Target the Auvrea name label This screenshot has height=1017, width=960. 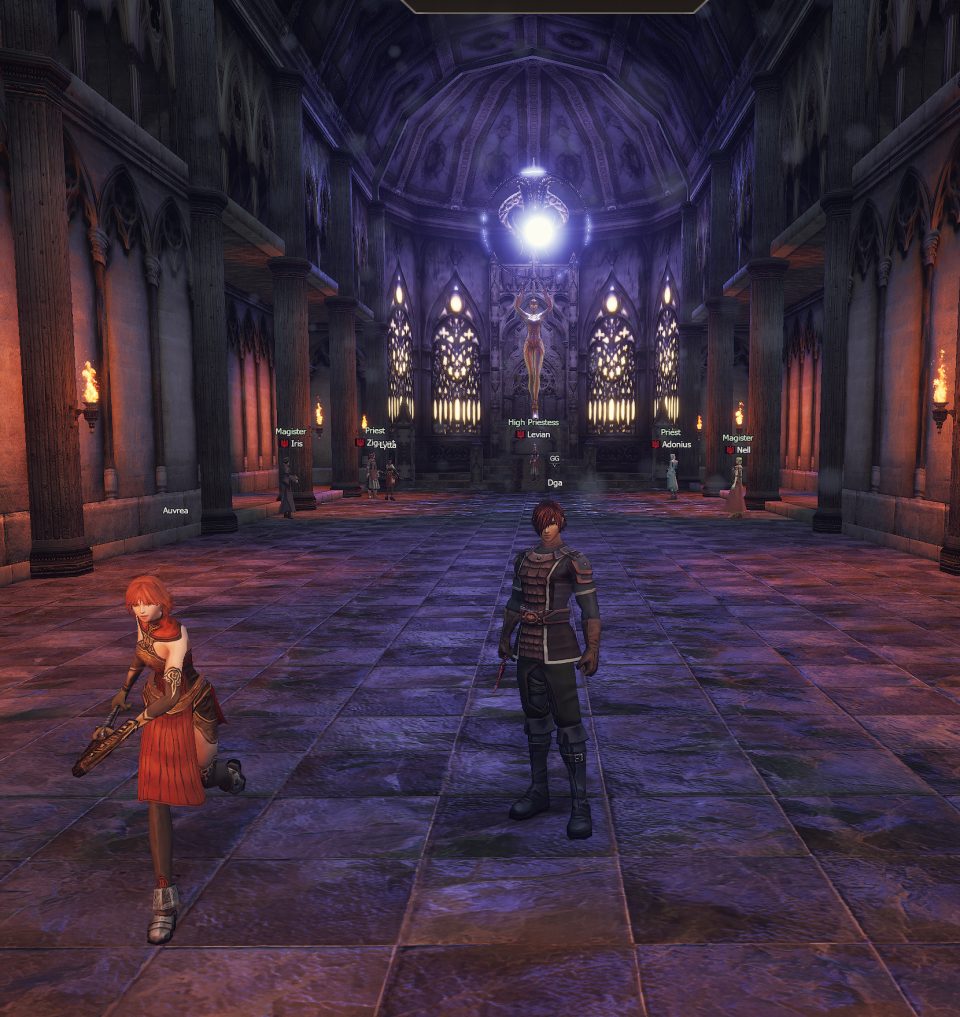click(x=176, y=510)
